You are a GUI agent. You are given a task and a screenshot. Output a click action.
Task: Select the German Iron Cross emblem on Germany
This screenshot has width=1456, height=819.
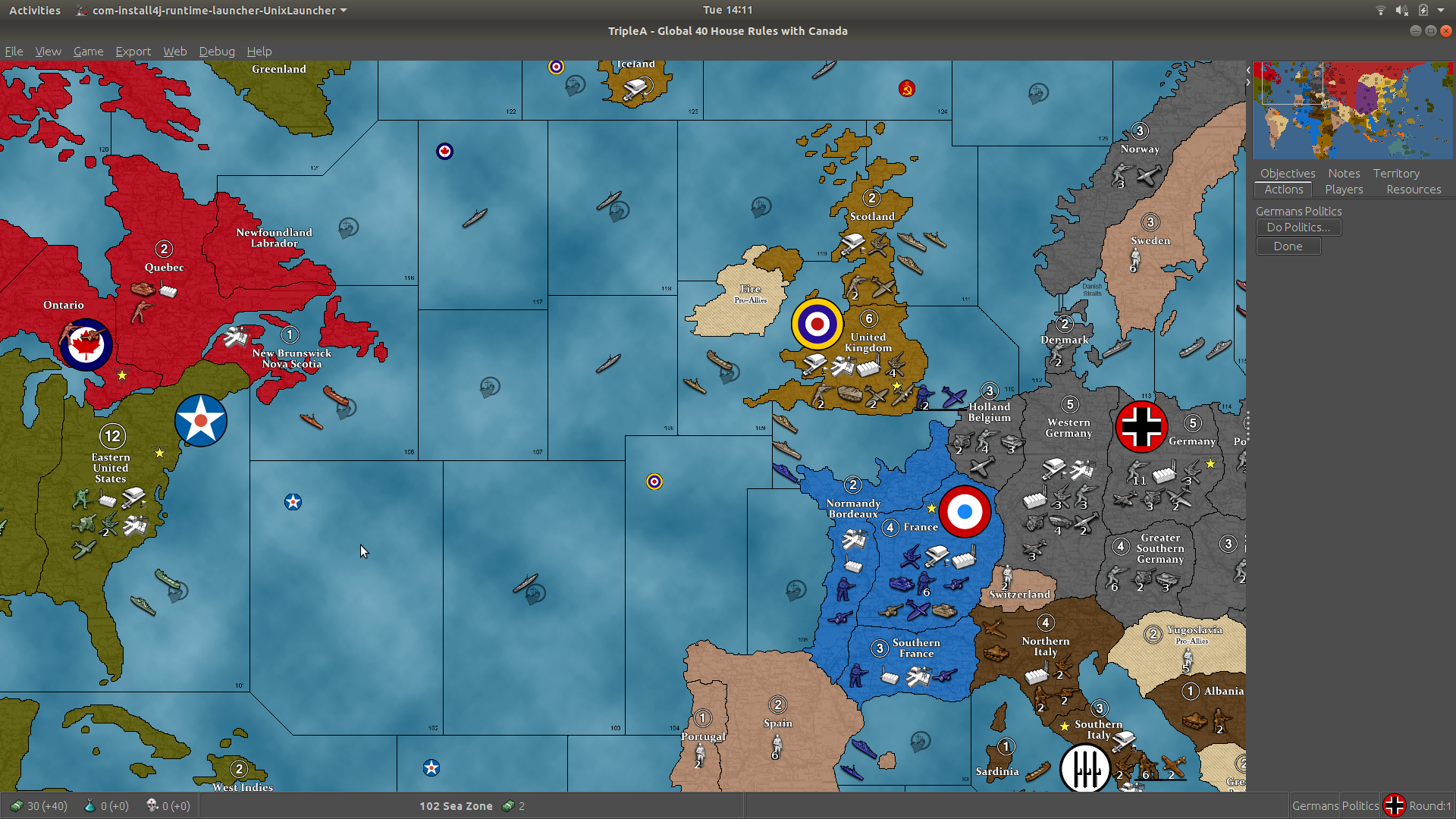(x=1141, y=426)
